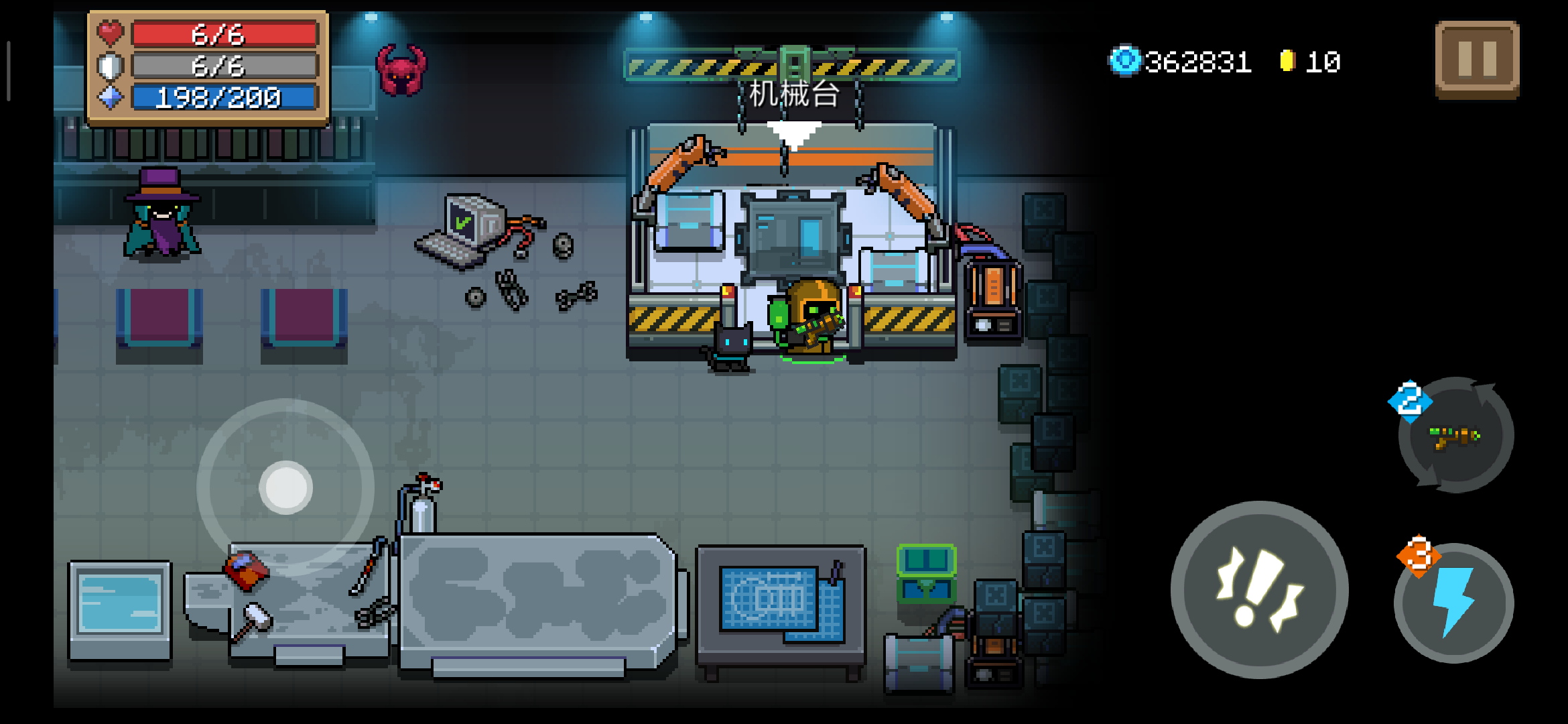Select the red horned demon buff icon

coord(401,70)
